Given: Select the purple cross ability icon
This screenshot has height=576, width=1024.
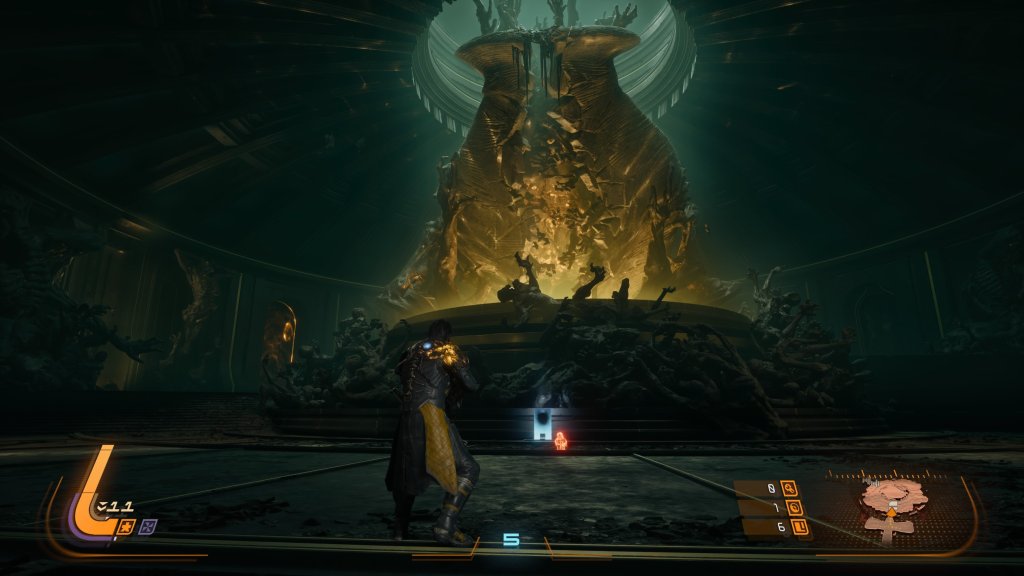Looking at the screenshot, I should pos(148,525).
